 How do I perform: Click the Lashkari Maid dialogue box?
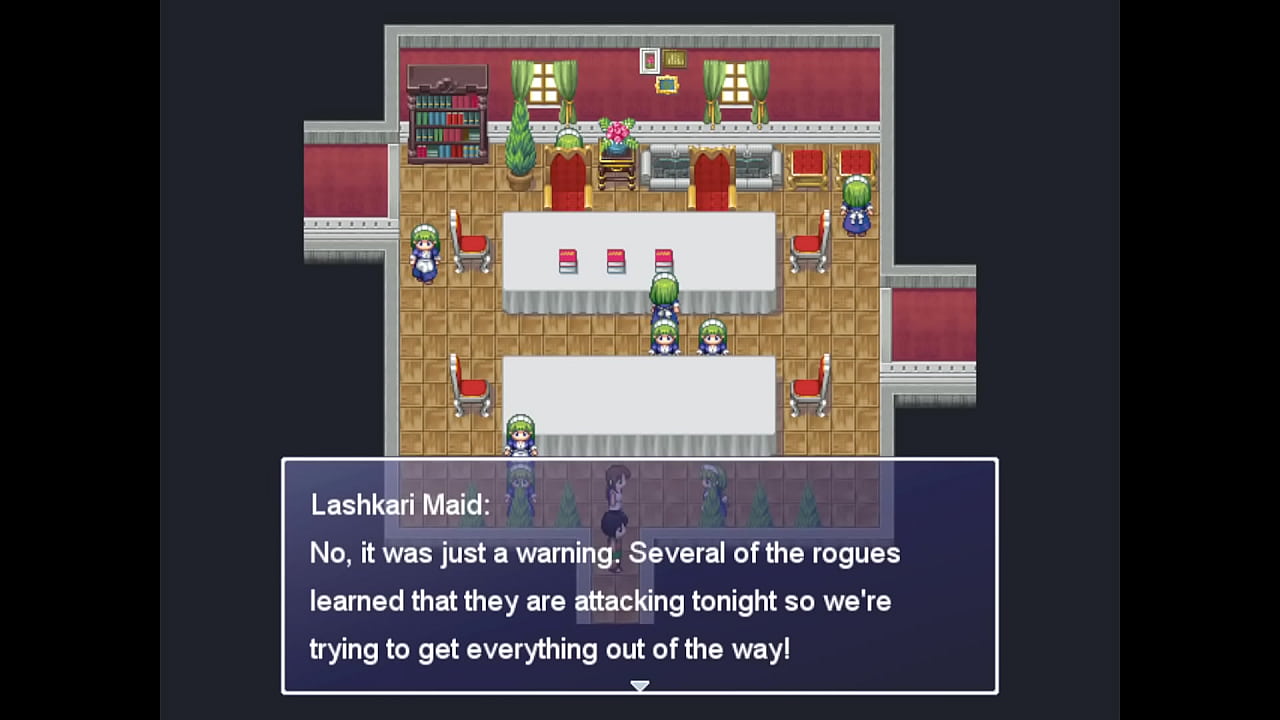[640, 575]
